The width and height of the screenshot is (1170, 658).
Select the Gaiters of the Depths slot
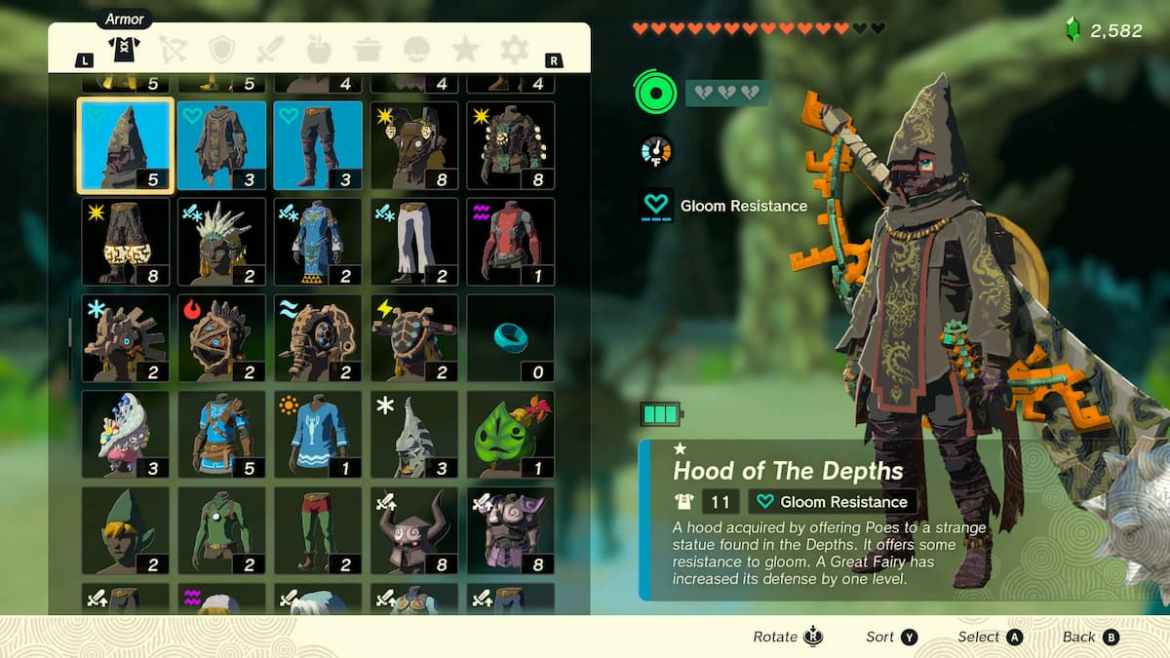318,145
